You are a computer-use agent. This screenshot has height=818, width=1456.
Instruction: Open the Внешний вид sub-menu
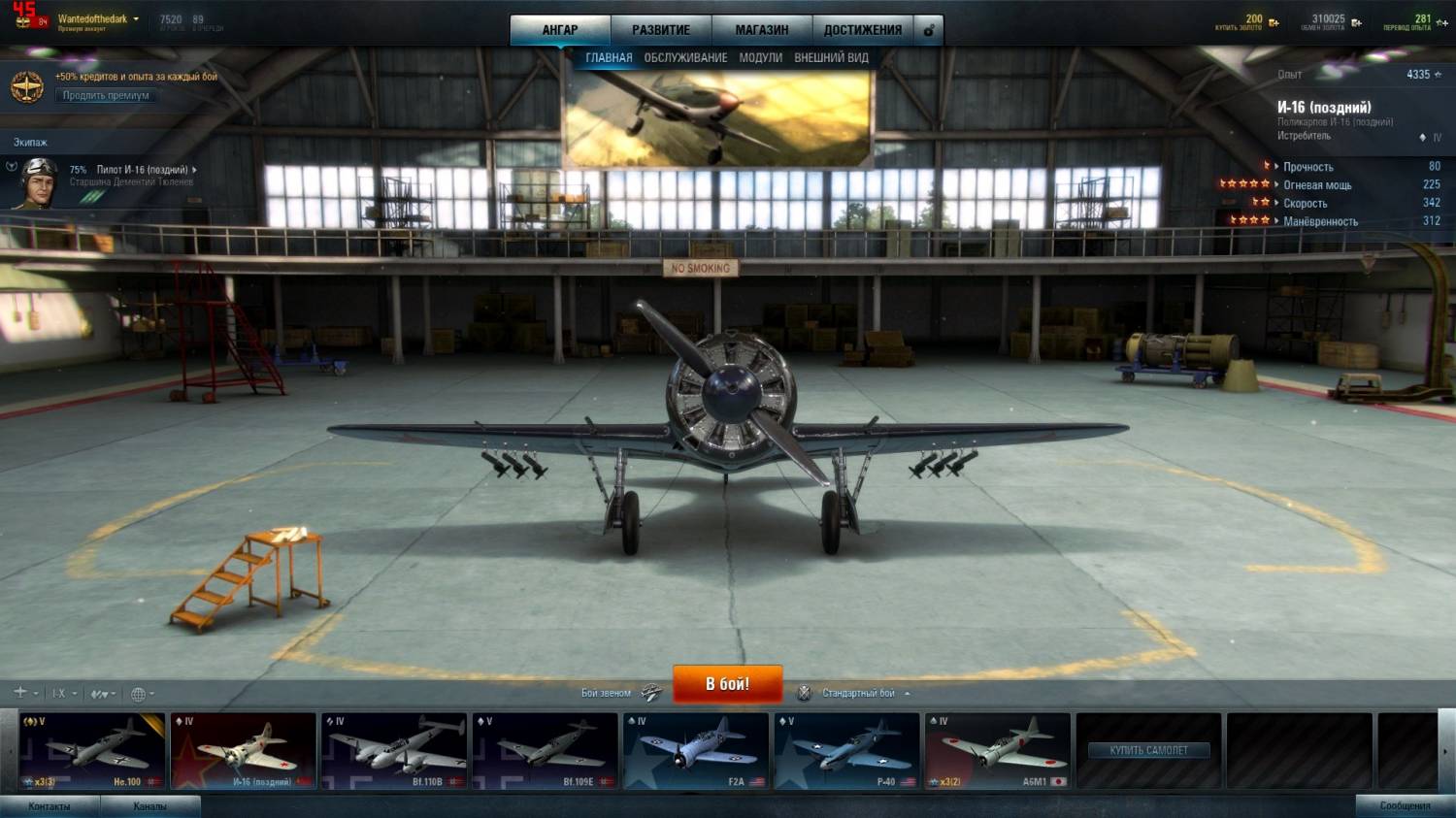tap(831, 58)
